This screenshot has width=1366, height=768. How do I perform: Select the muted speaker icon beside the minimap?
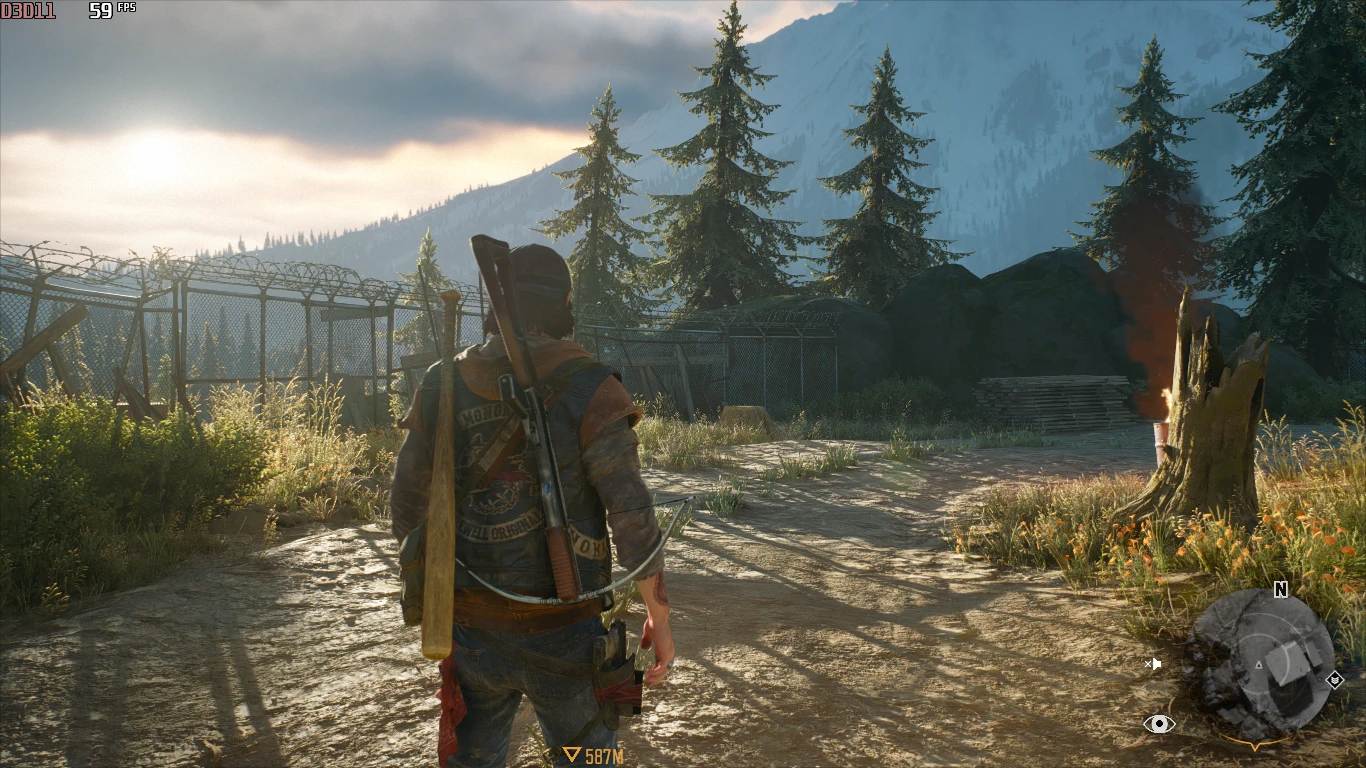(1154, 663)
